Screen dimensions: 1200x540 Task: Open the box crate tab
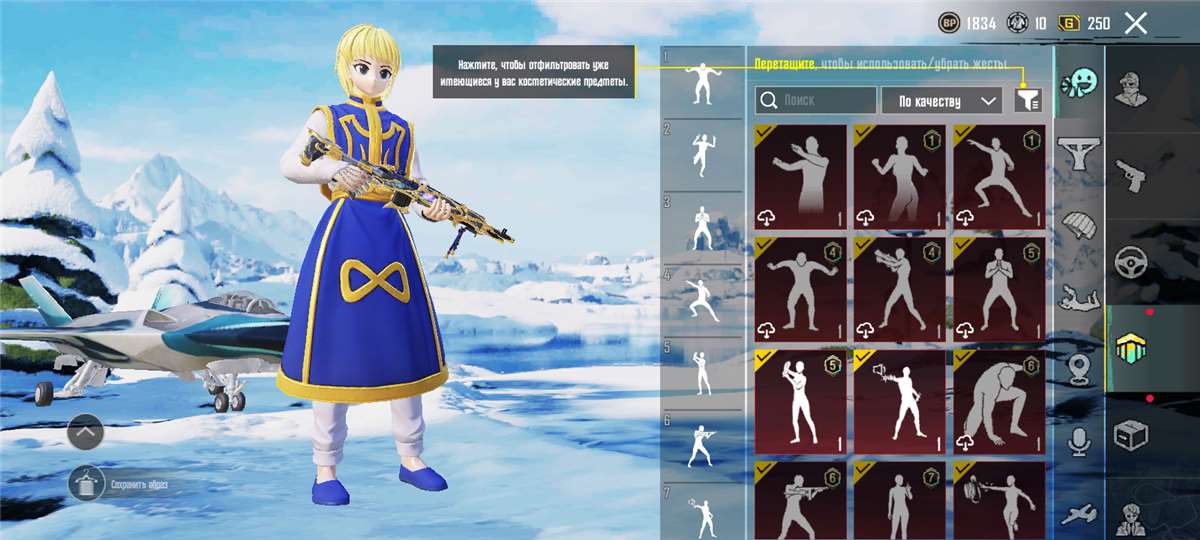1132,435
